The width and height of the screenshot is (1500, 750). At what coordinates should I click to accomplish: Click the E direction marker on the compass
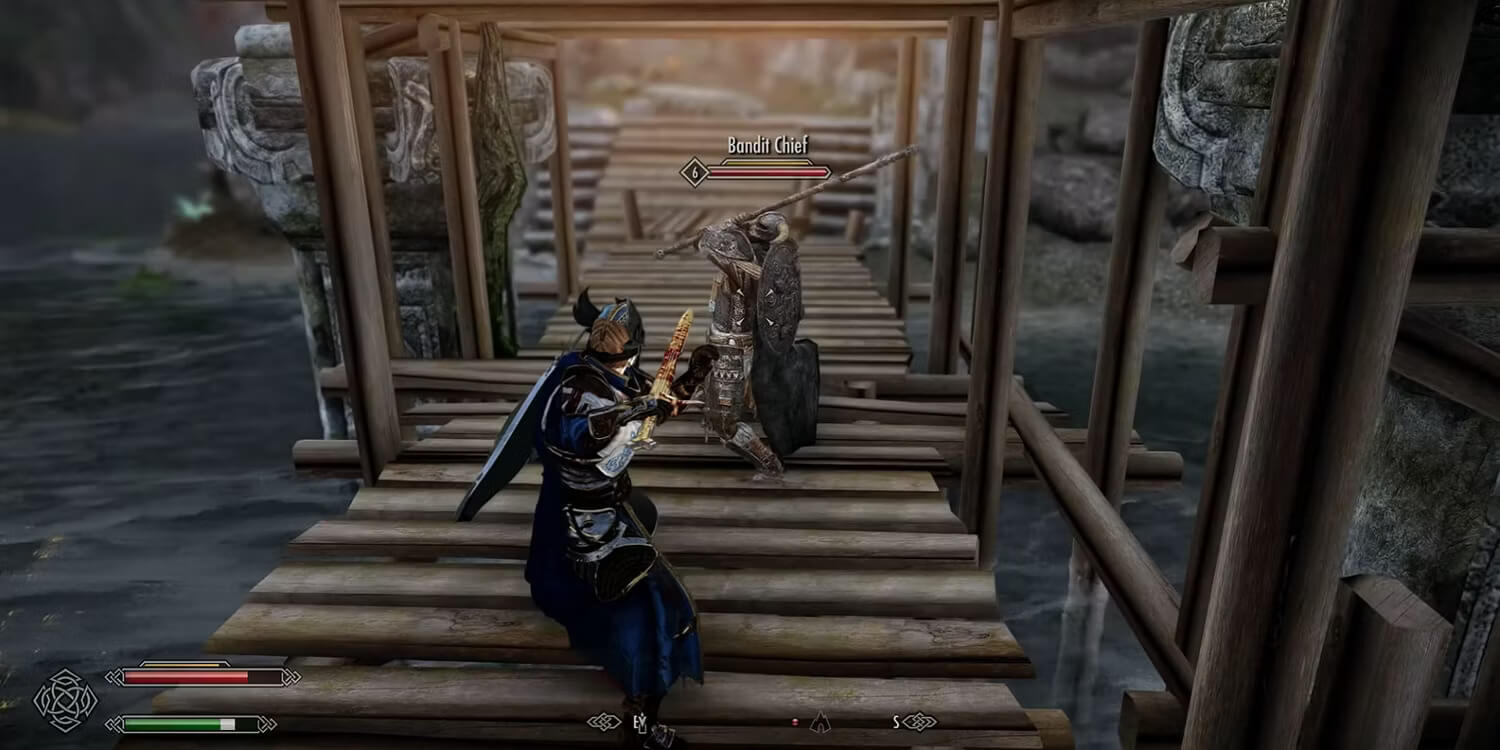tap(638, 721)
